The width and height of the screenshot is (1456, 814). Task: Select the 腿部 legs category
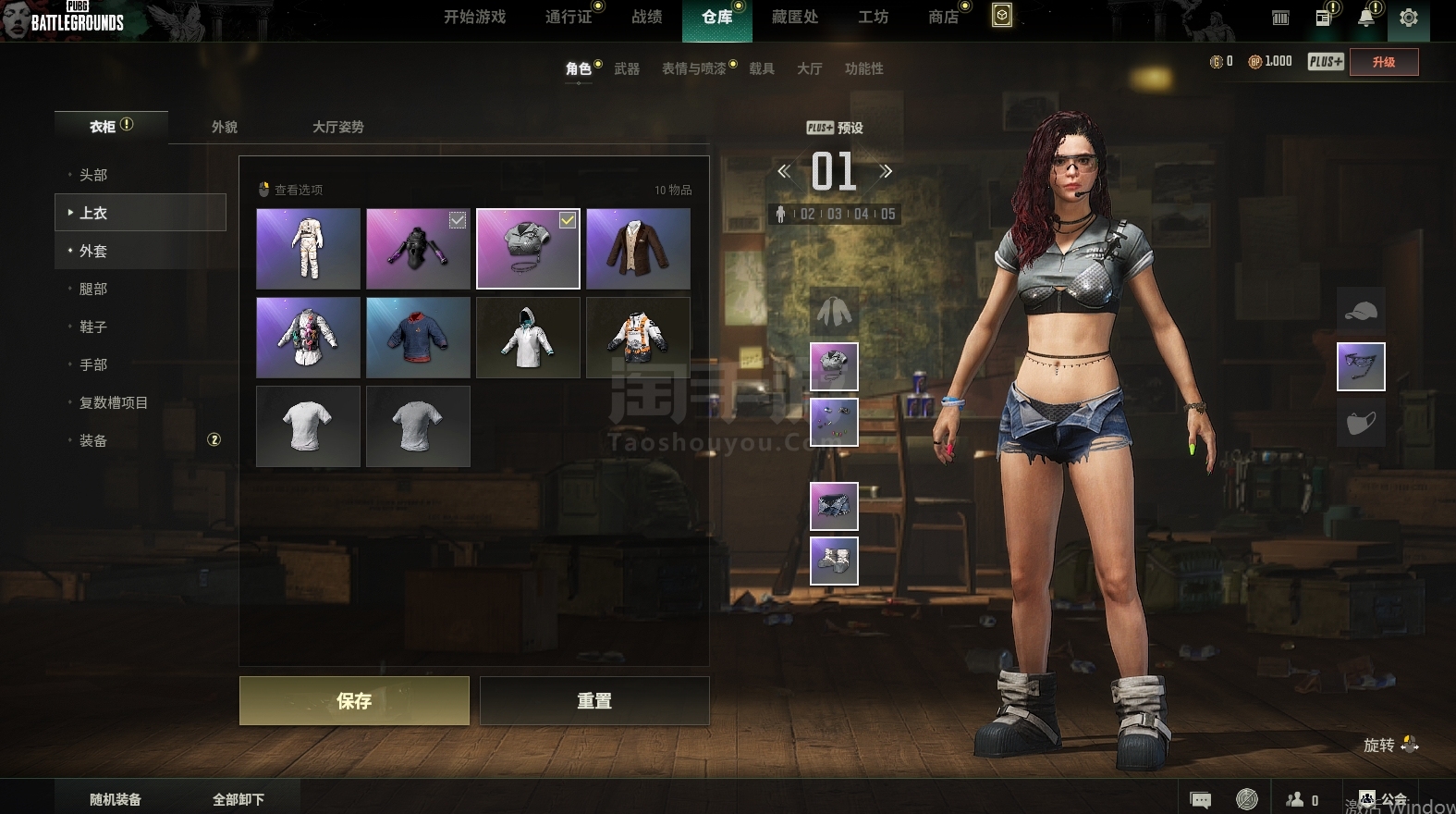pyautogui.click(x=93, y=289)
